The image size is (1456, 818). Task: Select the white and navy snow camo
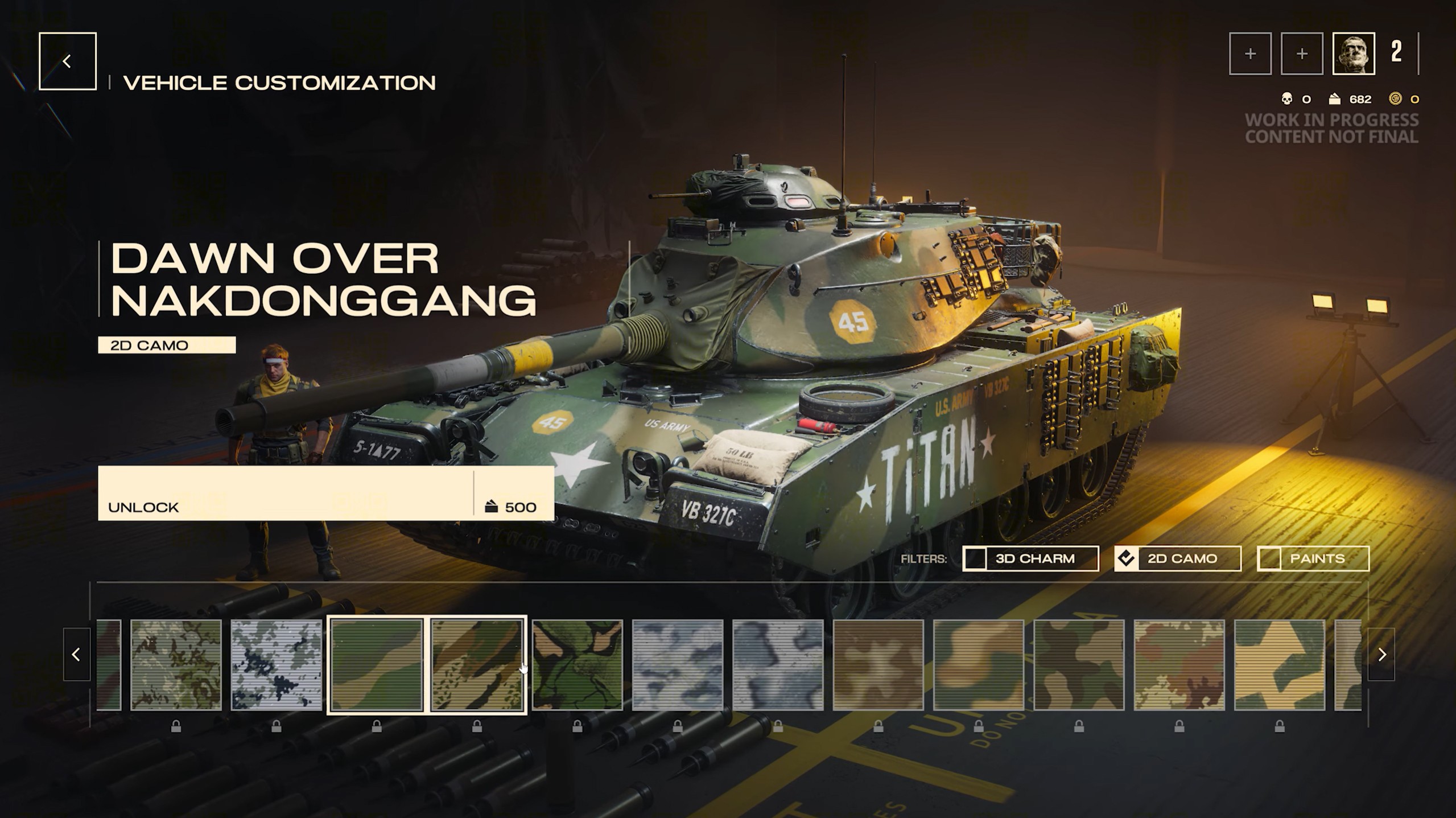277,665
